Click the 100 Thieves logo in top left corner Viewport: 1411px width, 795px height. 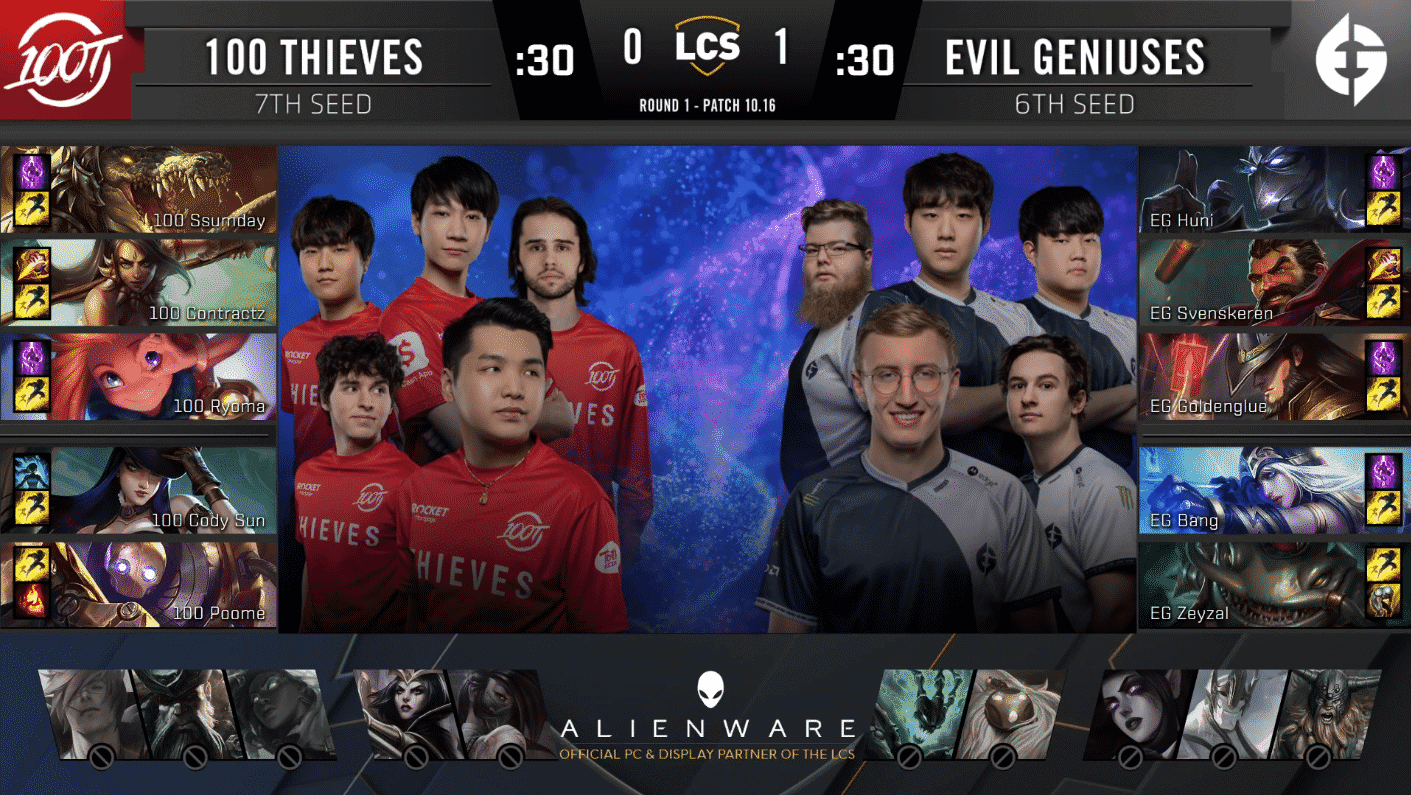tap(63, 57)
